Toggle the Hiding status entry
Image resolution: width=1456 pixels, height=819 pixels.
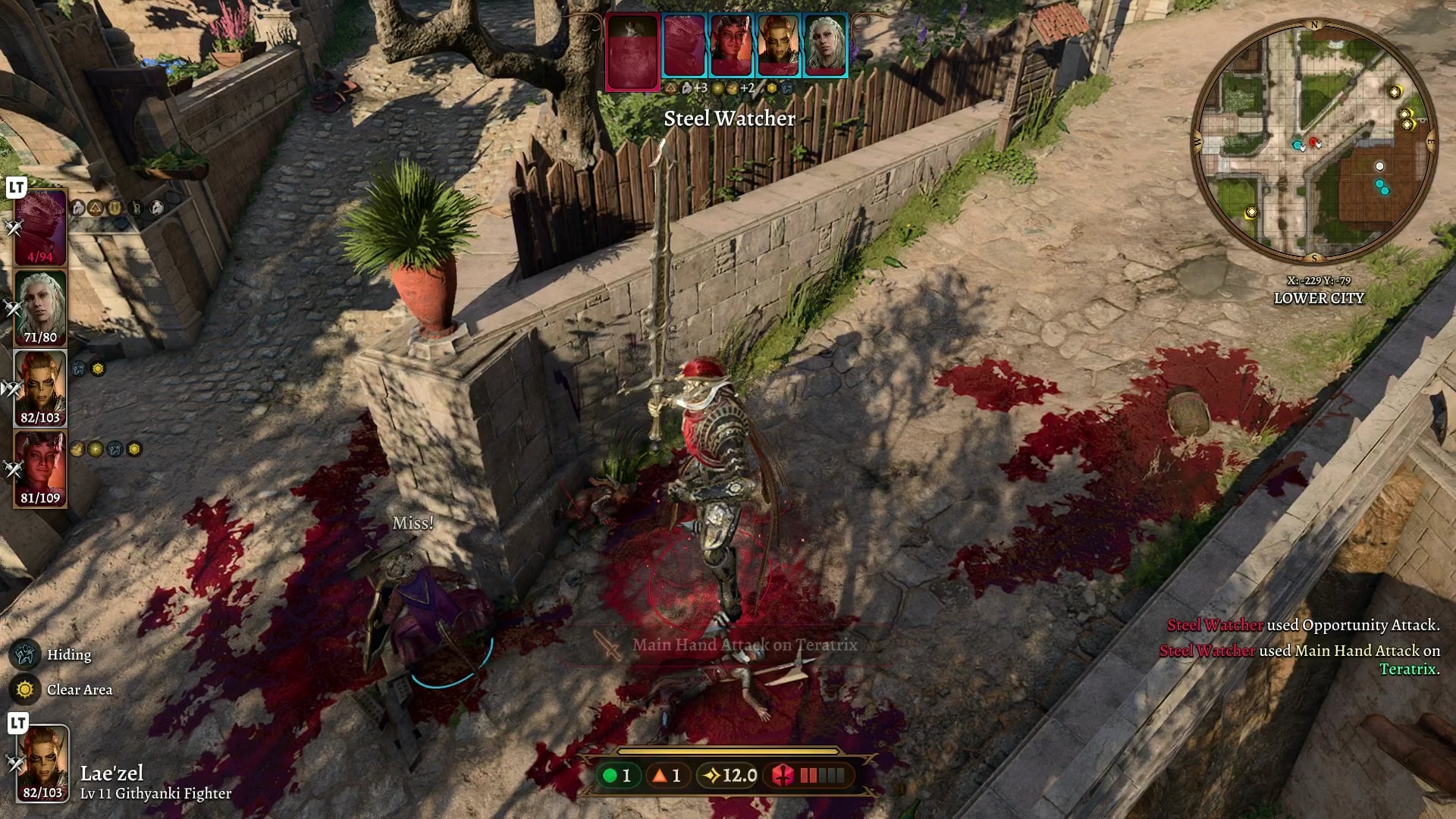(x=68, y=654)
